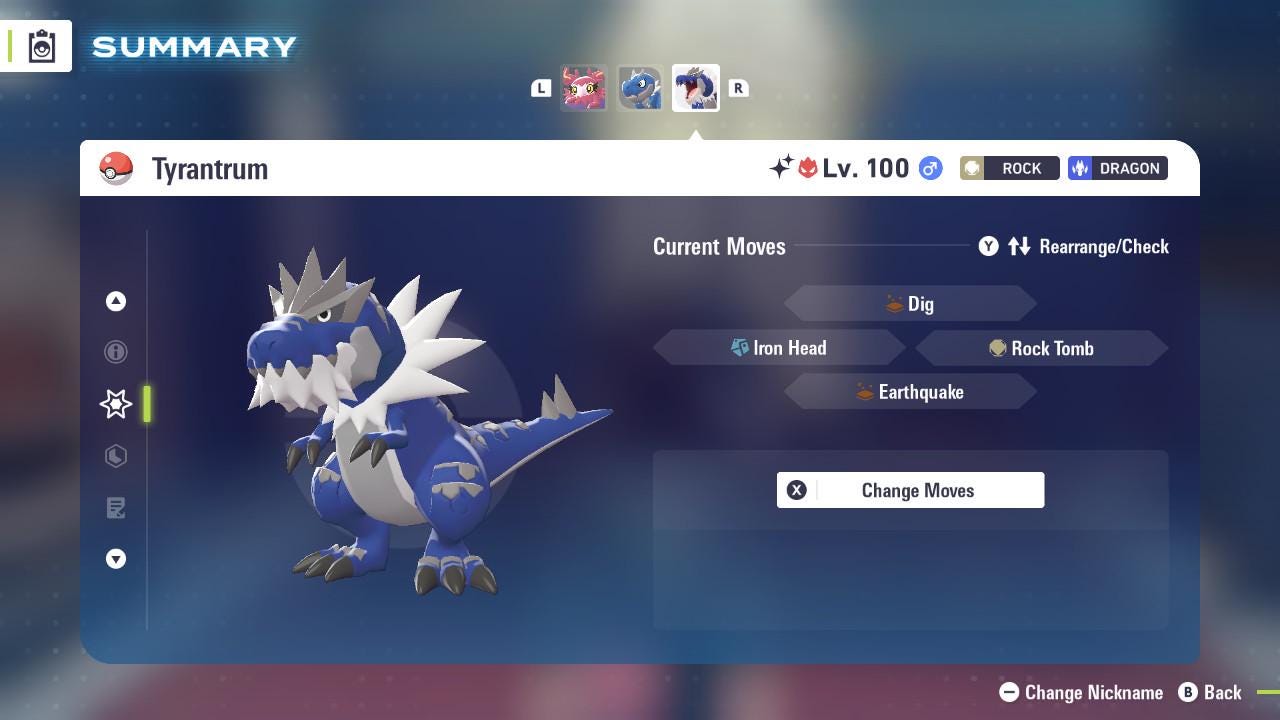Open the info page via the sidebar info icon
Screen dimensions: 1280x720
[116, 352]
